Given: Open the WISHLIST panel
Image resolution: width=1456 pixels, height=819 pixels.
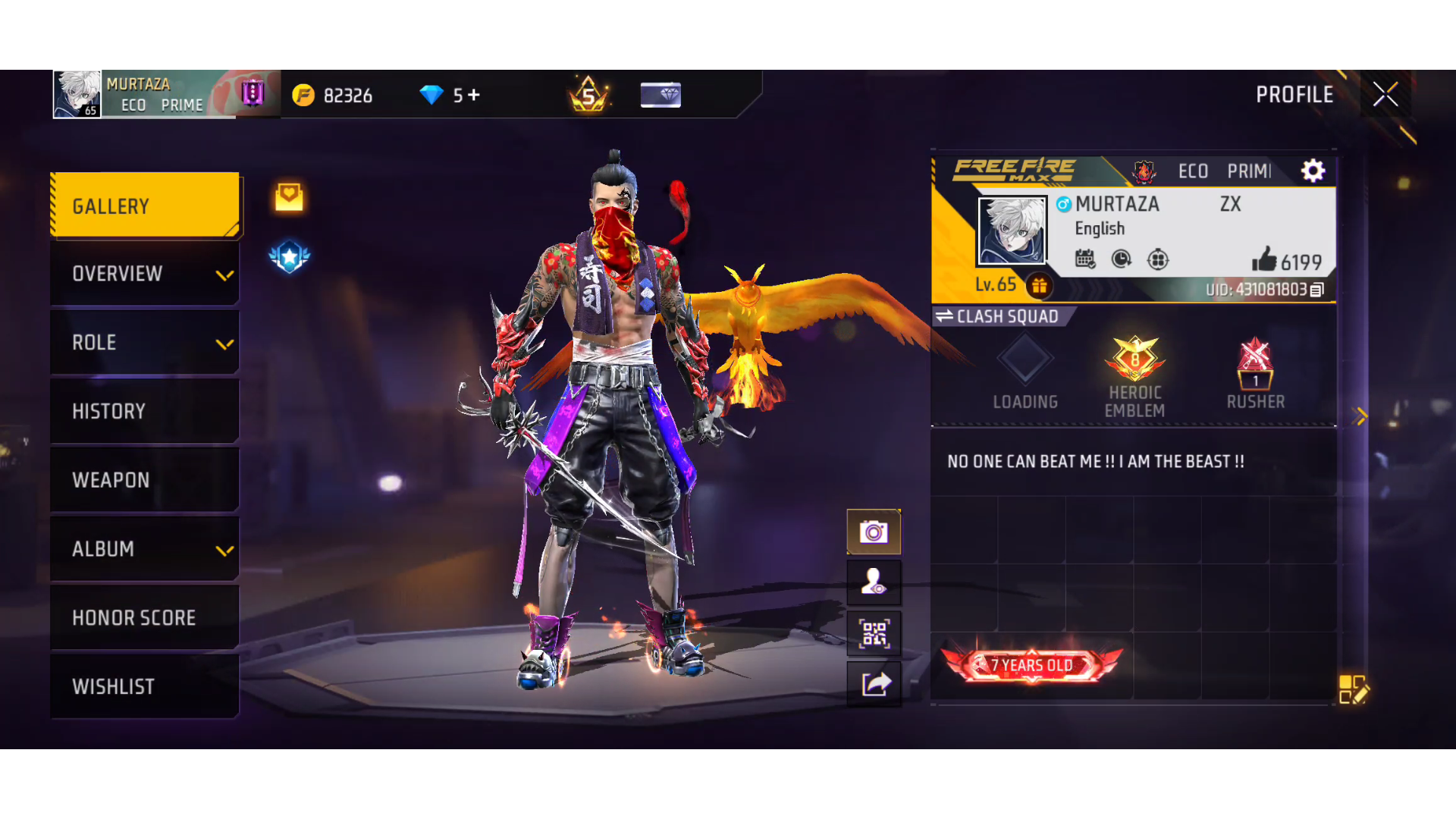Looking at the screenshot, I should point(144,686).
